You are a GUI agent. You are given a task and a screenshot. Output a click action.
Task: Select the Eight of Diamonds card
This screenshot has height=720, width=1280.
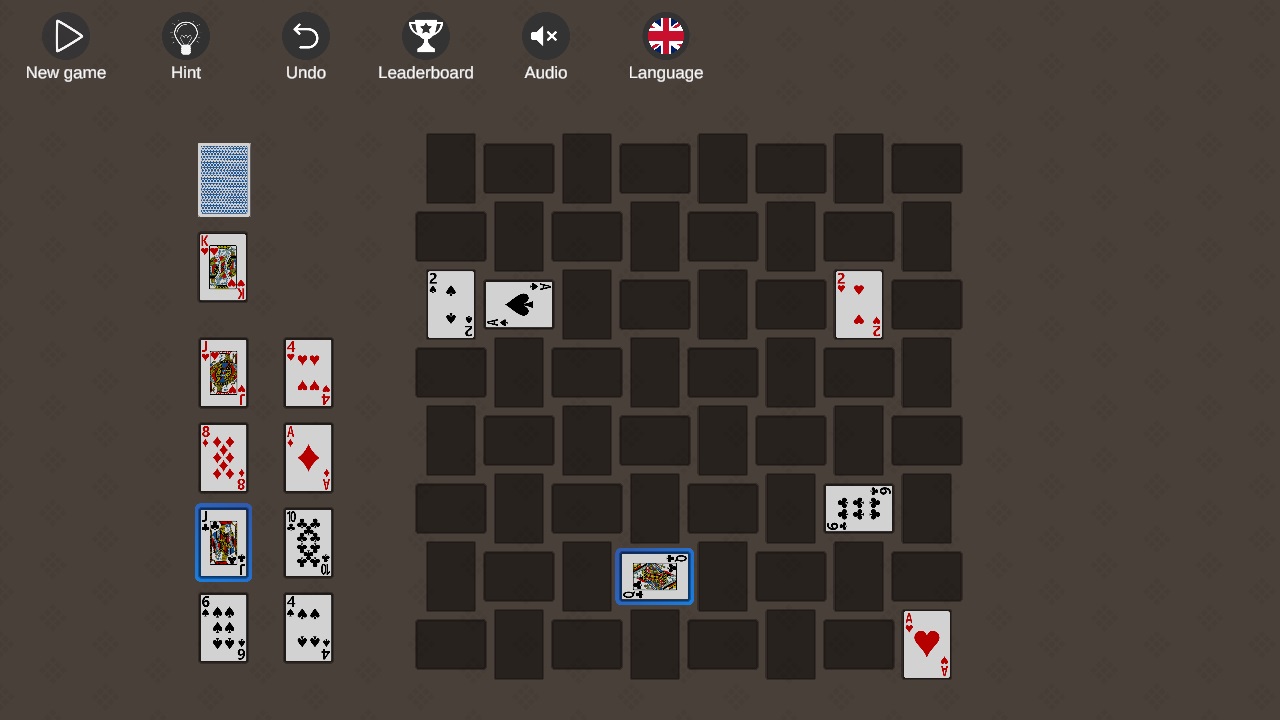click(x=223, y=458)
